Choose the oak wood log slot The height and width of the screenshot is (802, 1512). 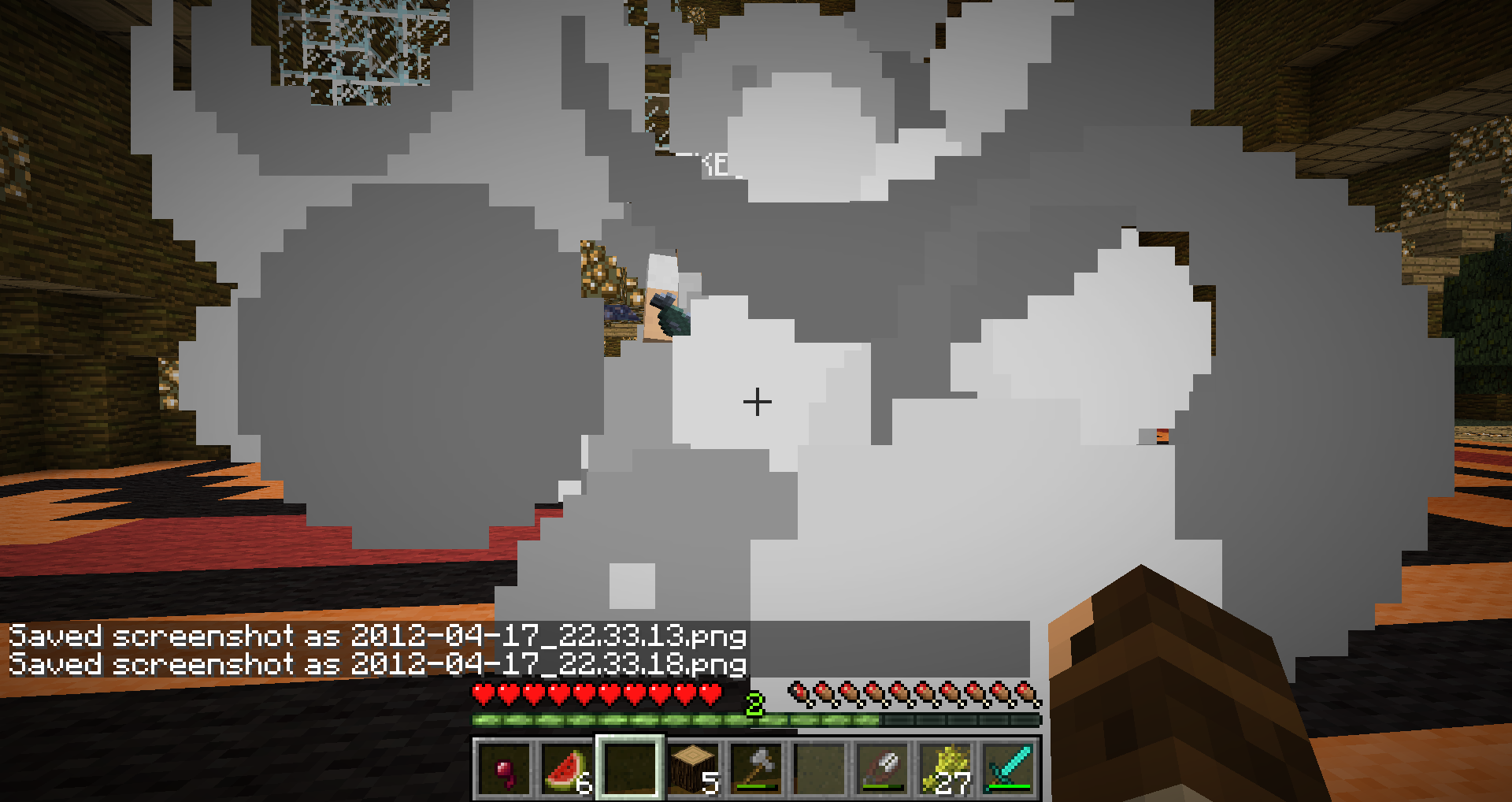[693, 768]
